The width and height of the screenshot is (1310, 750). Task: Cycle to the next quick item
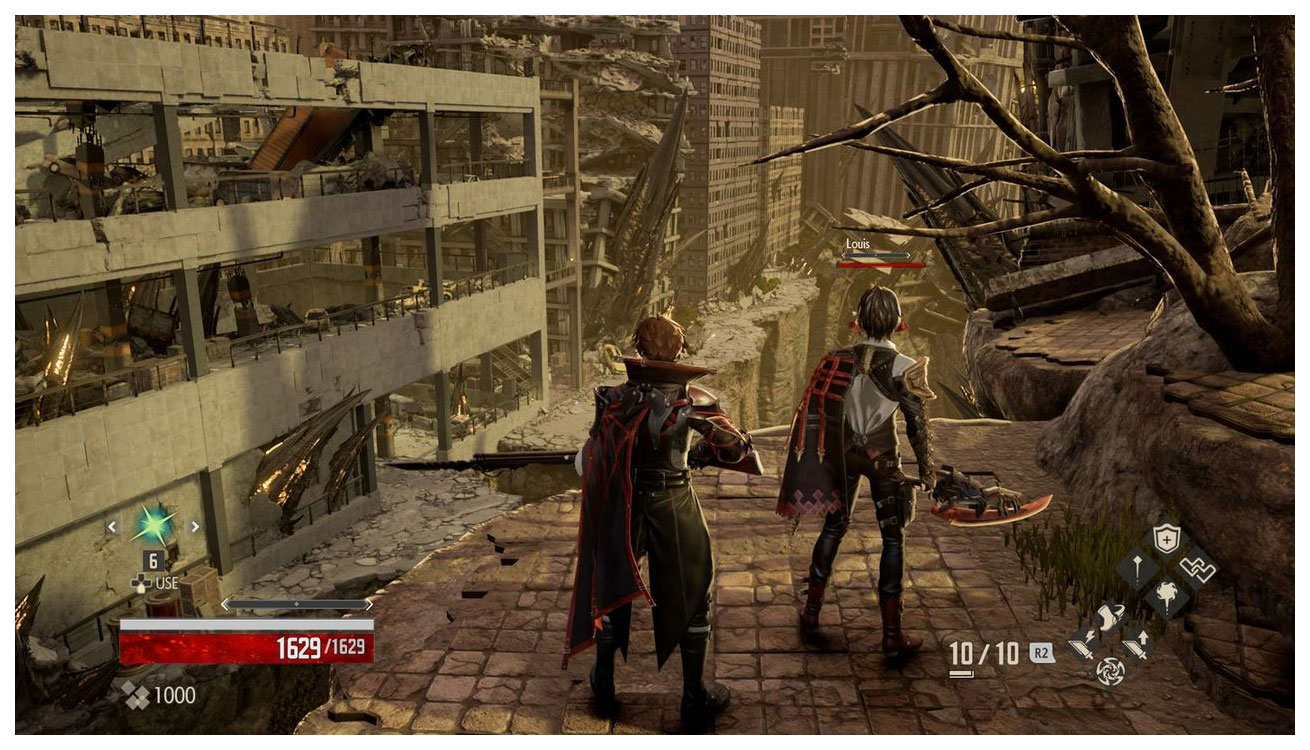coord(194,526)
